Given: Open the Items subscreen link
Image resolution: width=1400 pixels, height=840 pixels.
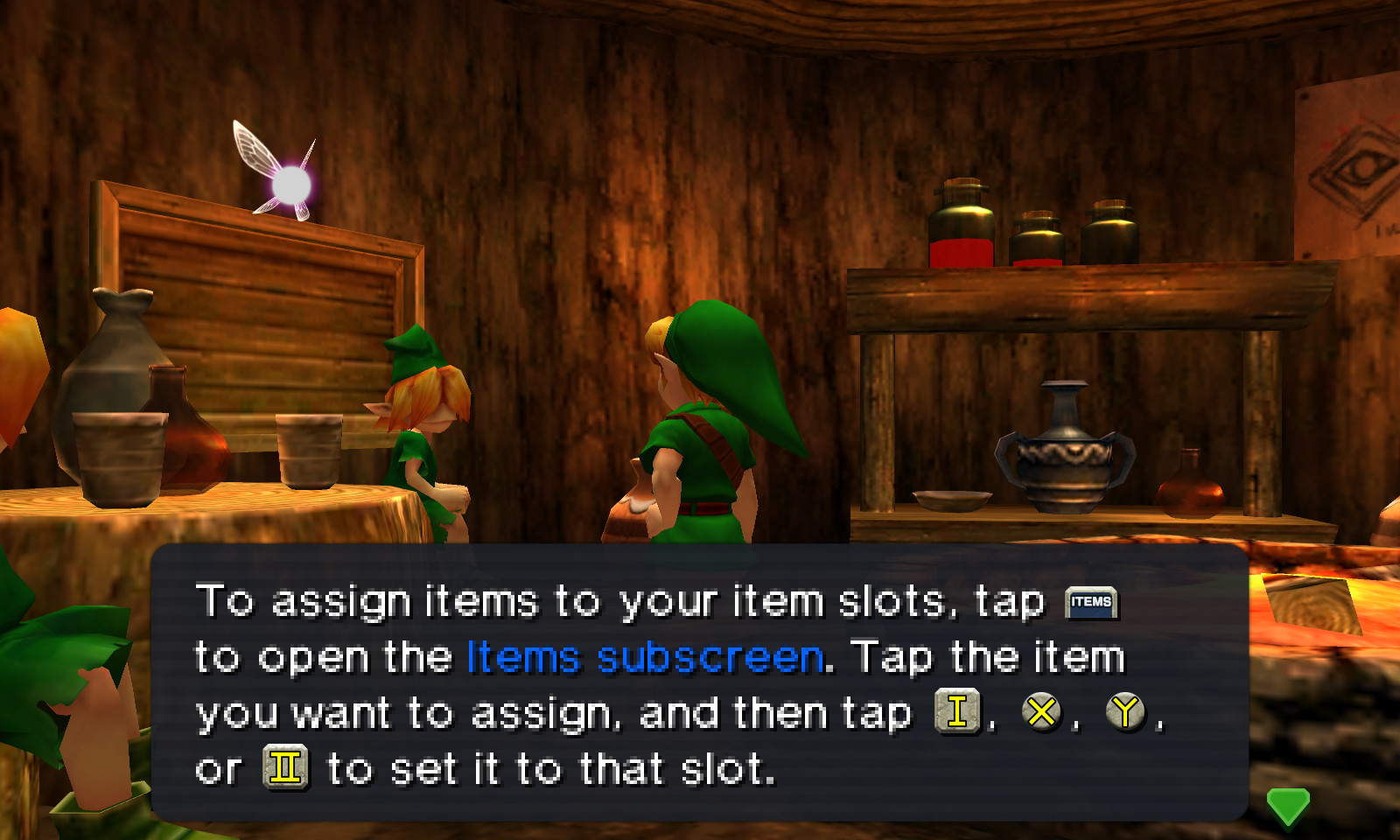Looking at the screenshot, I should pos(645,656).
